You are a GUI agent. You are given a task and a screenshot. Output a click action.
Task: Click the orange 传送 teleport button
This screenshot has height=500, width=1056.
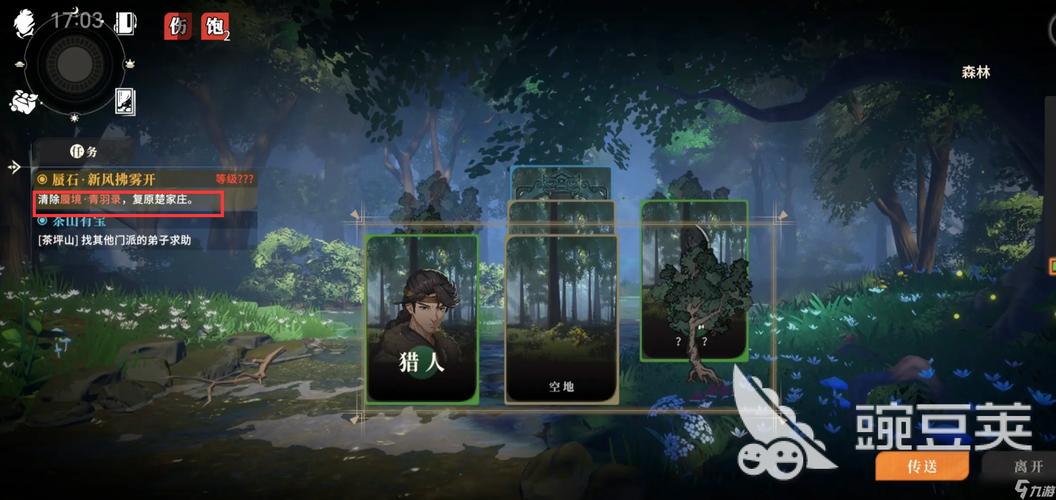921,466
